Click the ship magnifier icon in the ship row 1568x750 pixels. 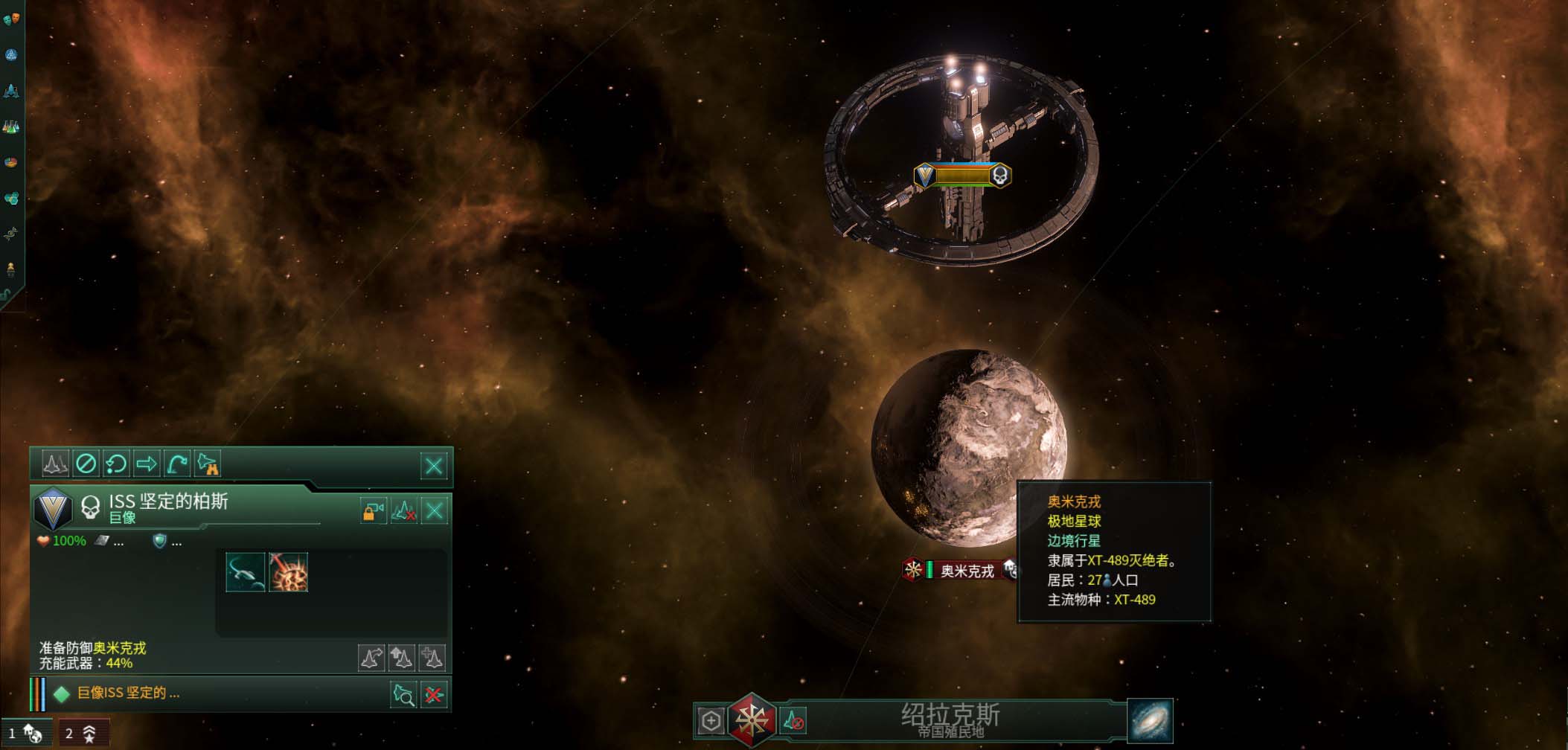[x=403, y=695]
